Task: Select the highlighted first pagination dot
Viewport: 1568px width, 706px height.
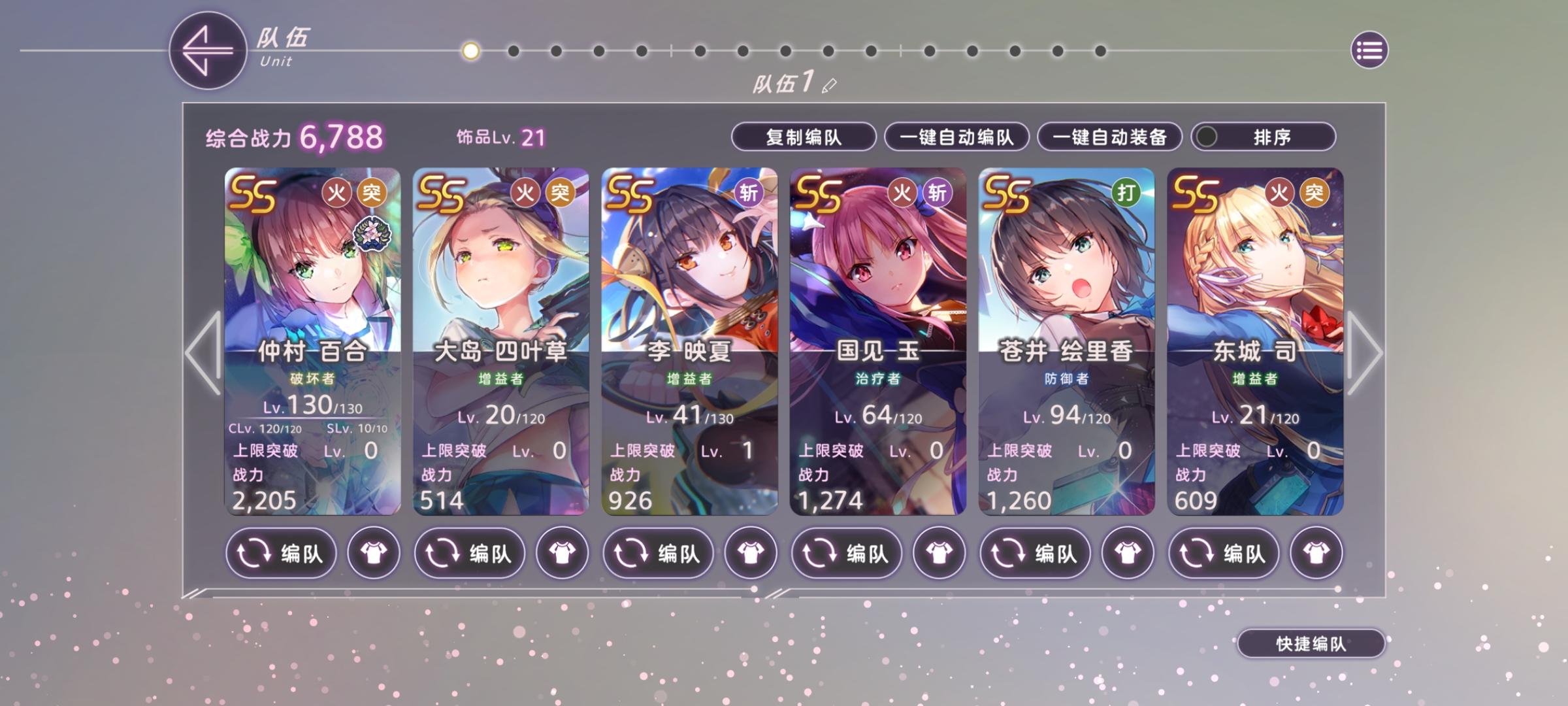Action: tap(469, 49)
